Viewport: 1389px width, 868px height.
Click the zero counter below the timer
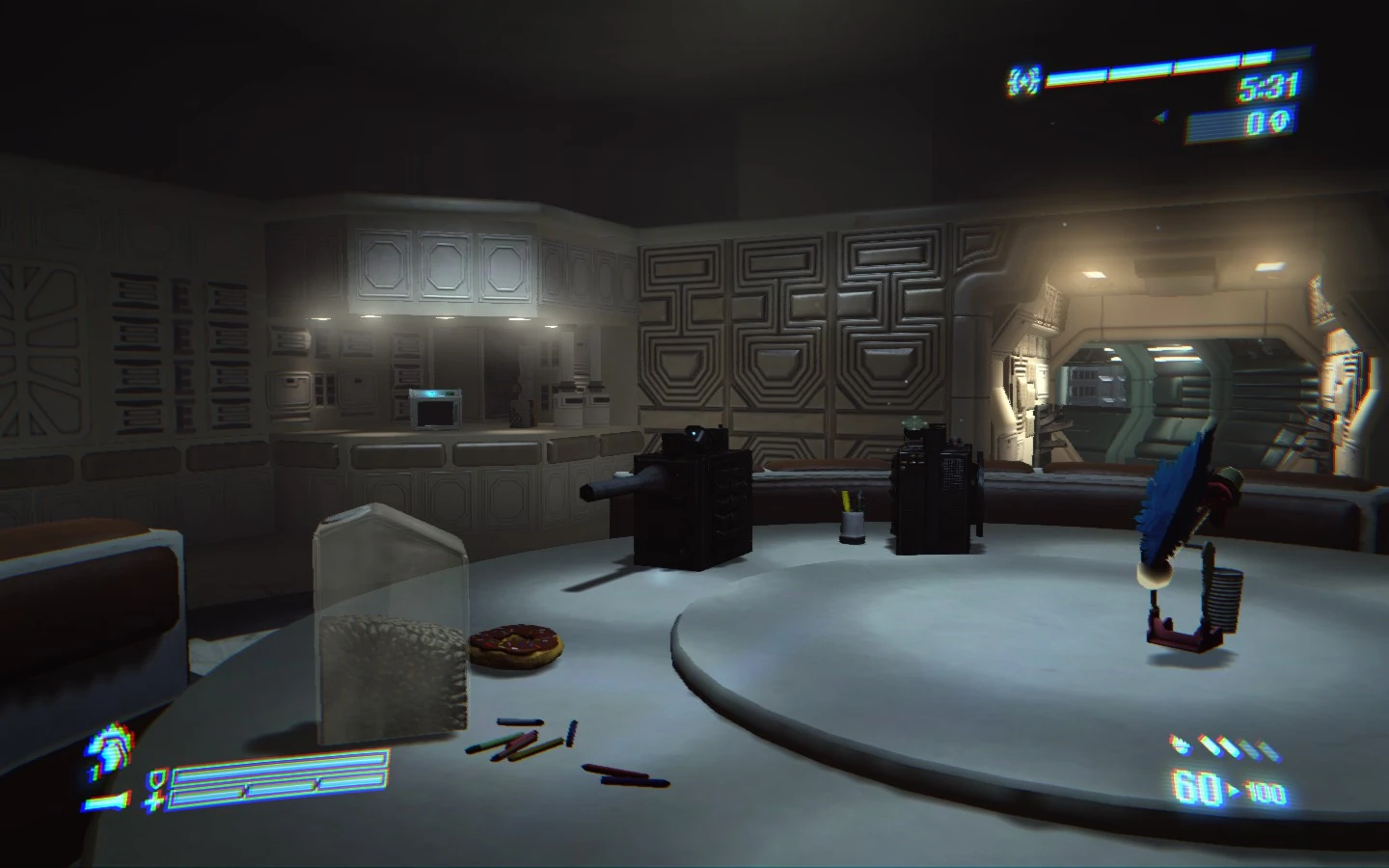[x=1255, y=122]
